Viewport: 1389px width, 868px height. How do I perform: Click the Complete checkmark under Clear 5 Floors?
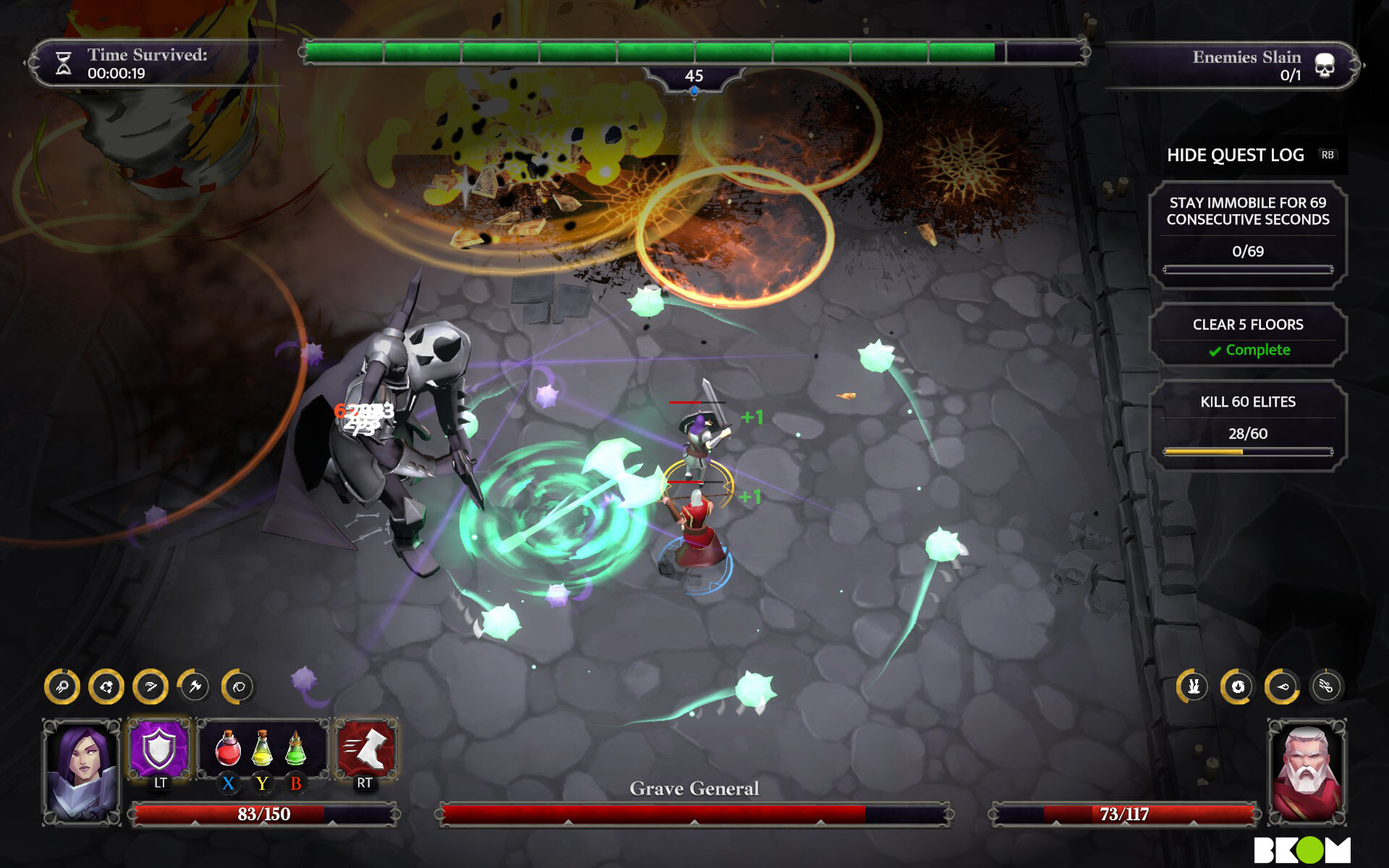(1249, 350)
